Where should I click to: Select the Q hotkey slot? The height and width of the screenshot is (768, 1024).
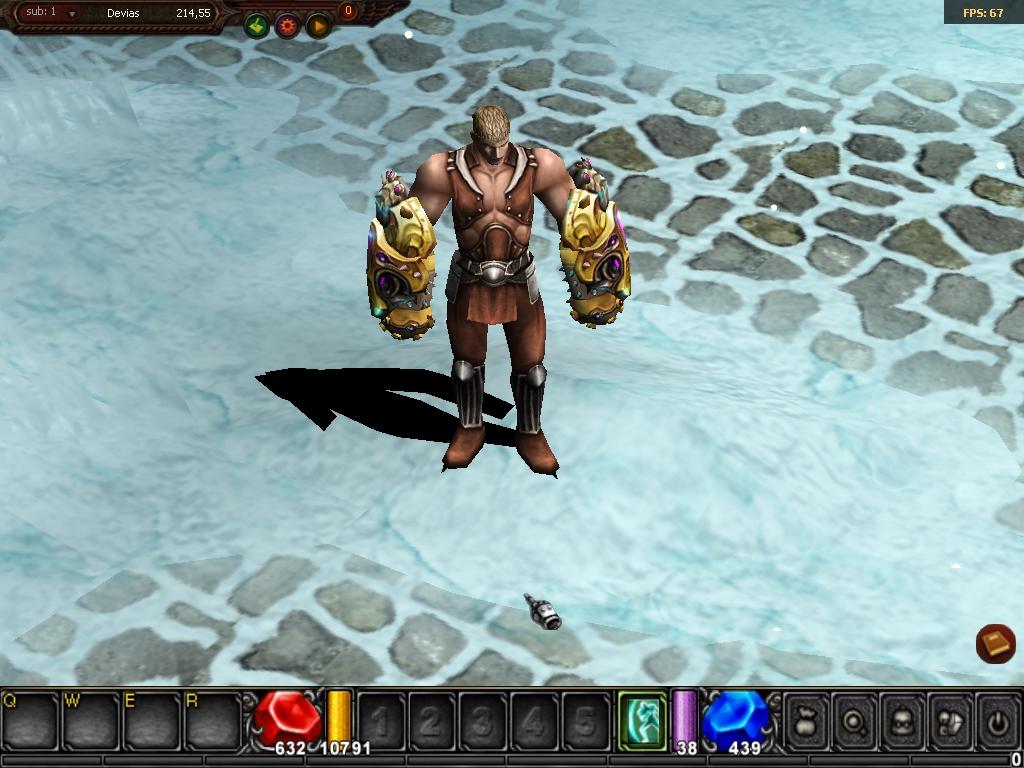30,720
